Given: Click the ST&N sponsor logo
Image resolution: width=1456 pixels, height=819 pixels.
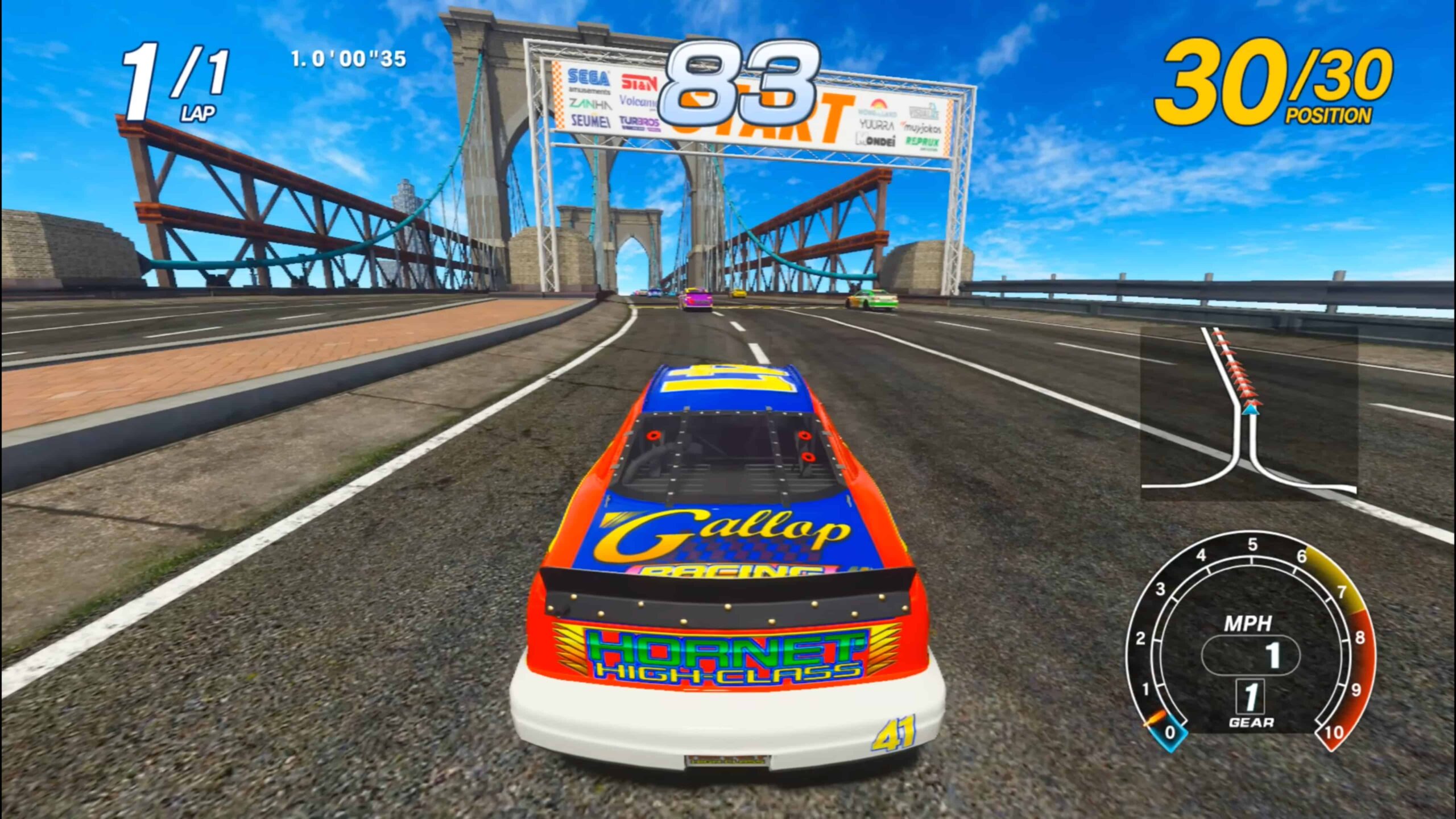Looking at the screenshot, I should (639, 80).
